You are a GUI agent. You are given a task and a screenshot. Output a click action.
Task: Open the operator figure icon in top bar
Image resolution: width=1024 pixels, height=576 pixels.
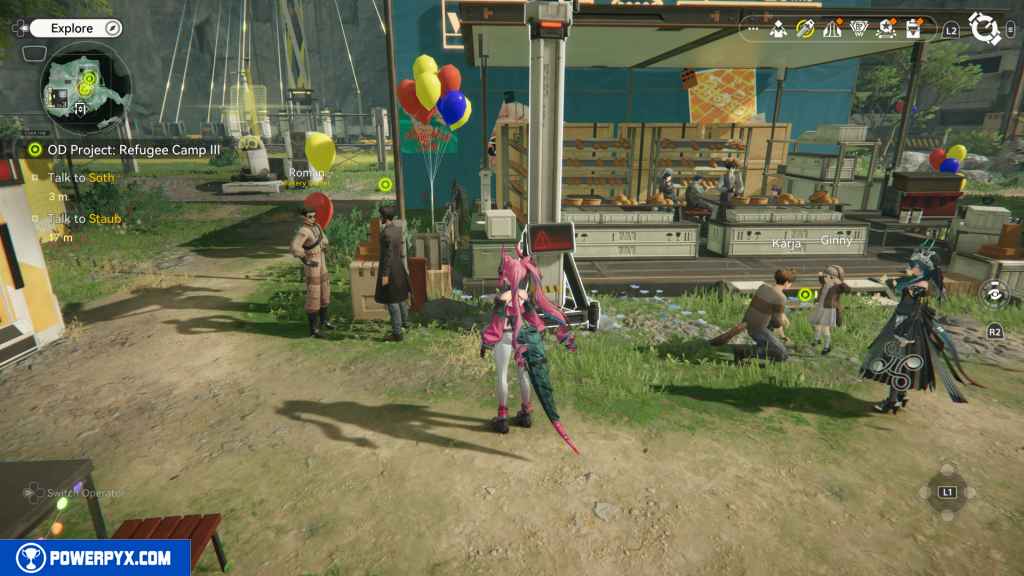pos(778,29)
